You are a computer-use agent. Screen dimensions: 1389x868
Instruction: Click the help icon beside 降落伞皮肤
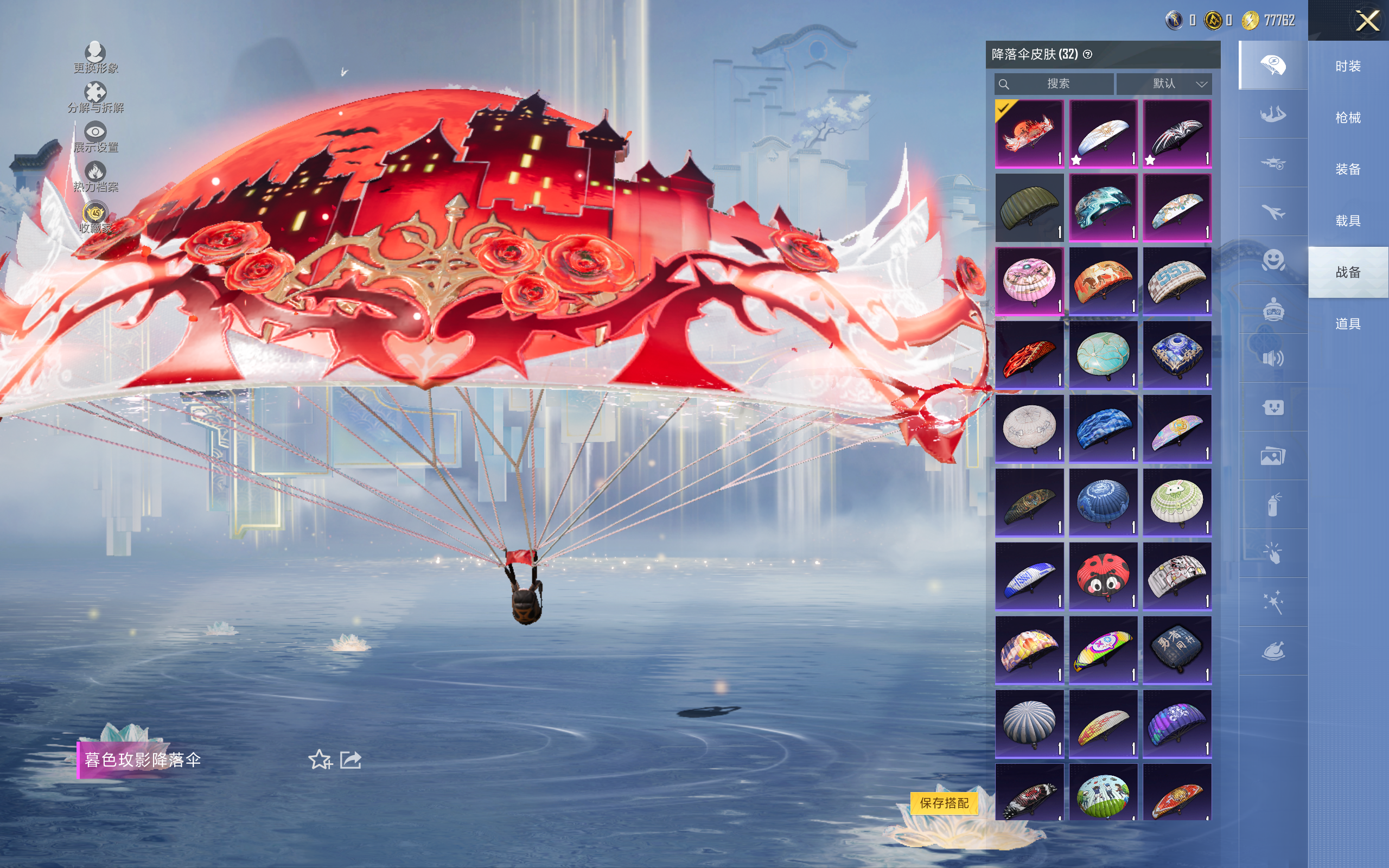[1087, 55]
